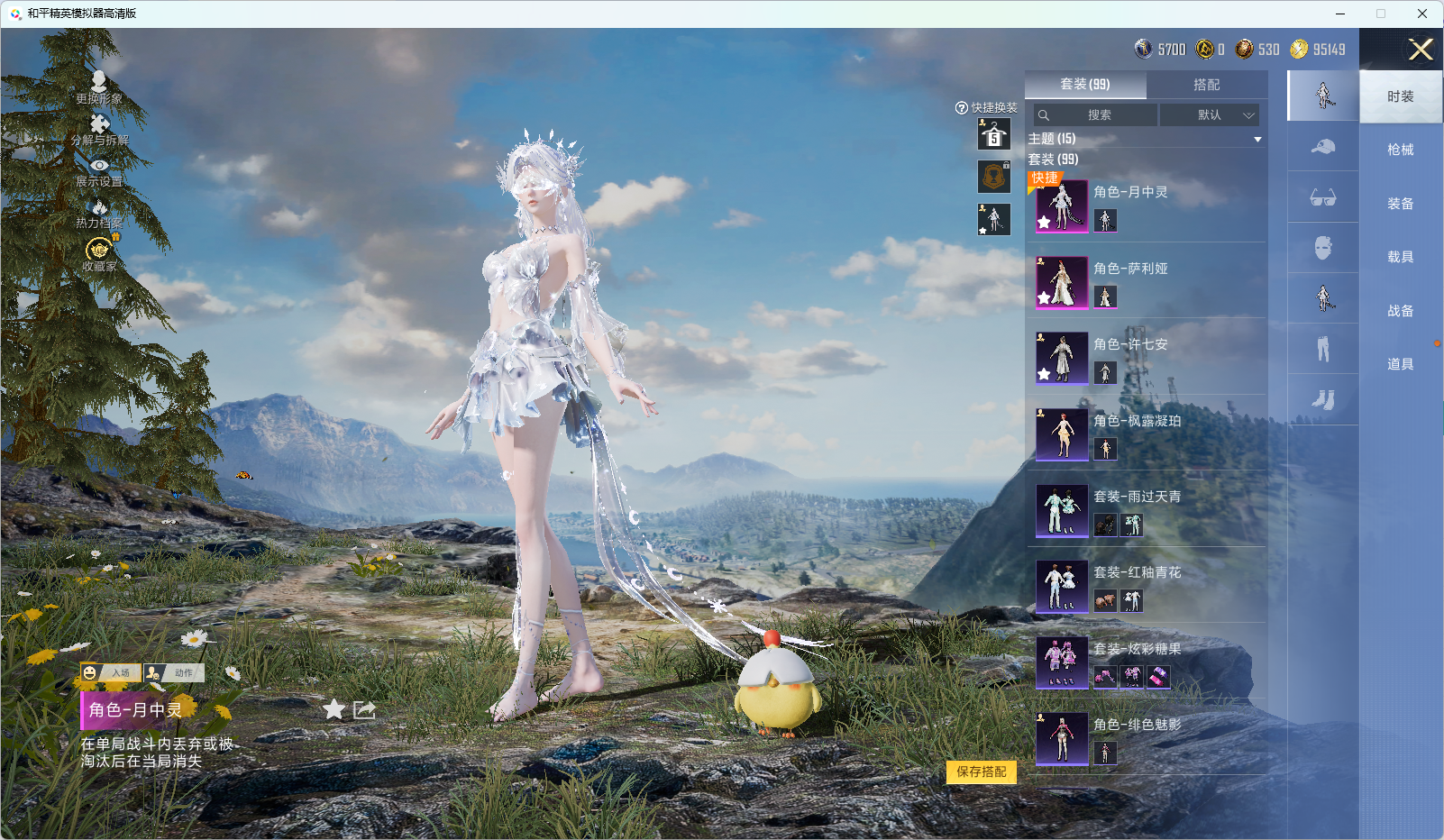Click the 入场 entrance emote button
Image resolution: width=1444 pixels, height=840 pixels.
111,673
